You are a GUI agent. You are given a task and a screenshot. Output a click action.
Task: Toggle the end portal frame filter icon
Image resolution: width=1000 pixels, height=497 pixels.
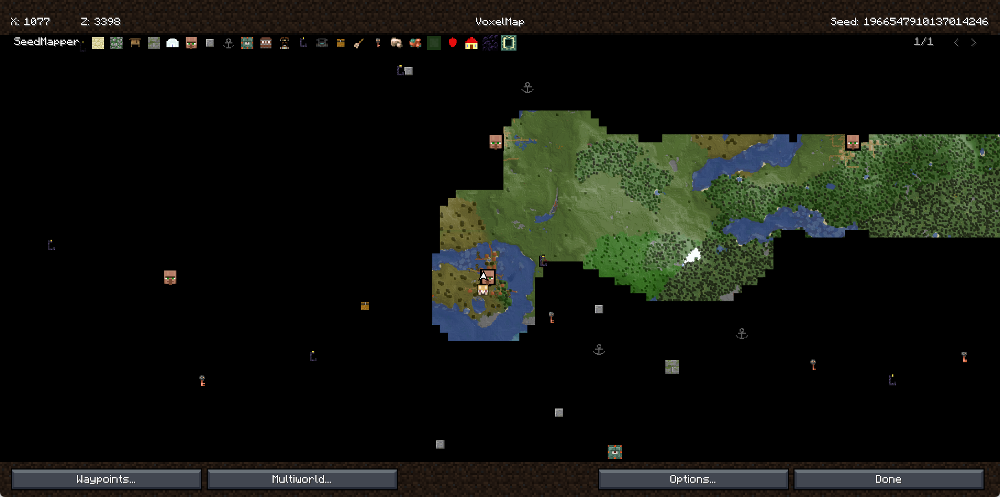[x=508, y=43]
